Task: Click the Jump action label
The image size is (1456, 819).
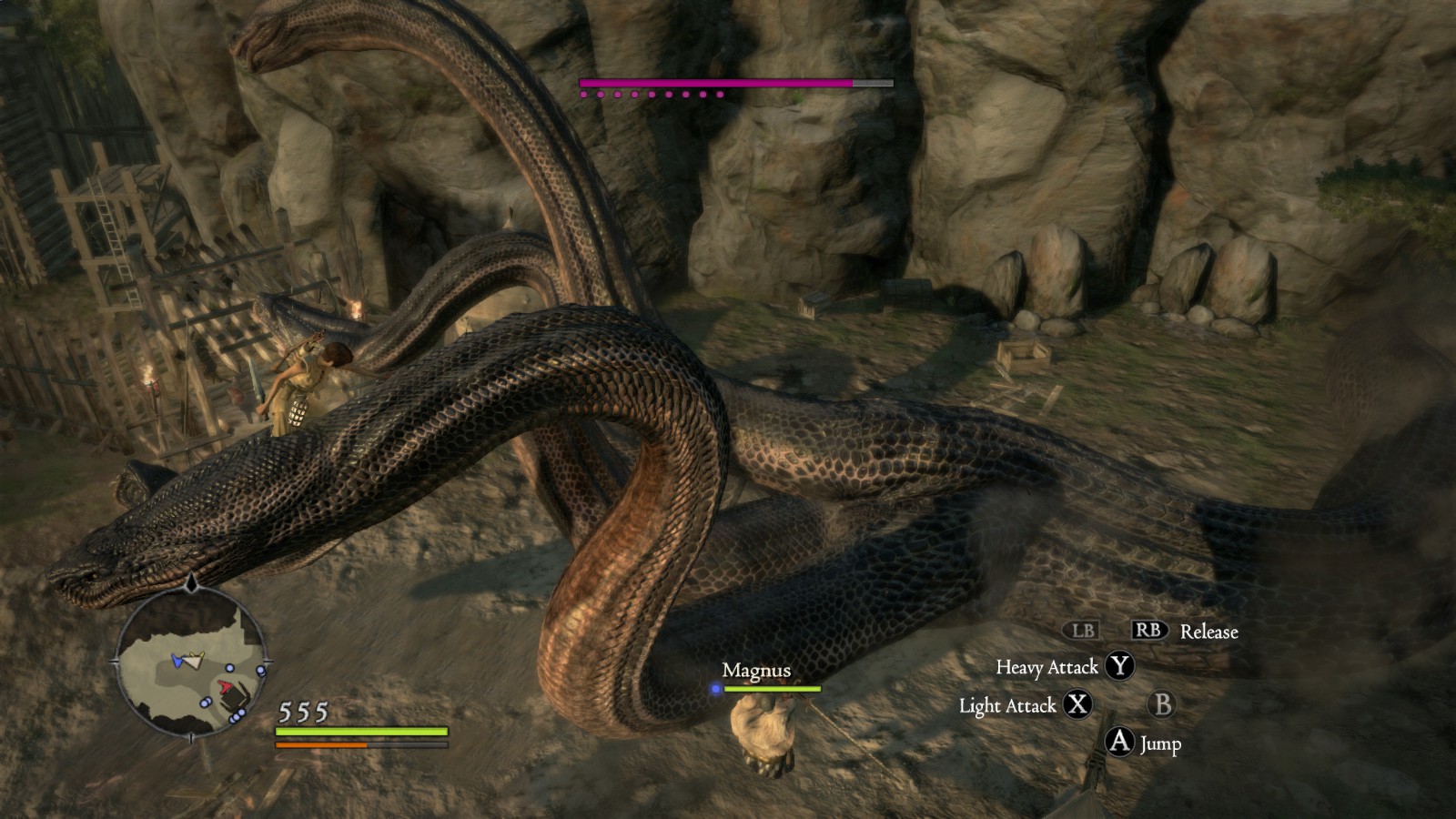Action: coord(1160,743)
